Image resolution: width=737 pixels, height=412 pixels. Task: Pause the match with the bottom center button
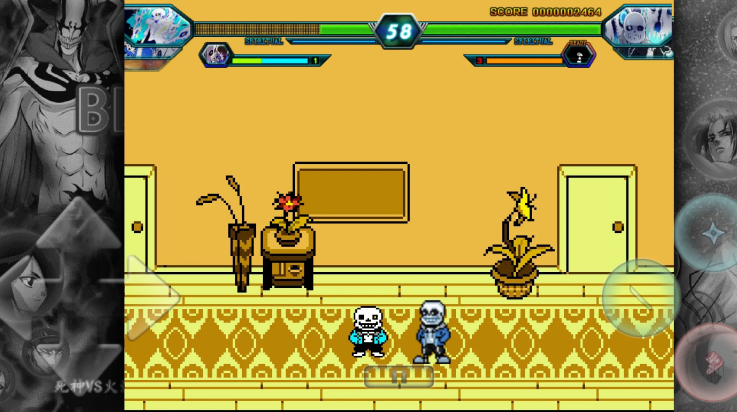(398, 377)
